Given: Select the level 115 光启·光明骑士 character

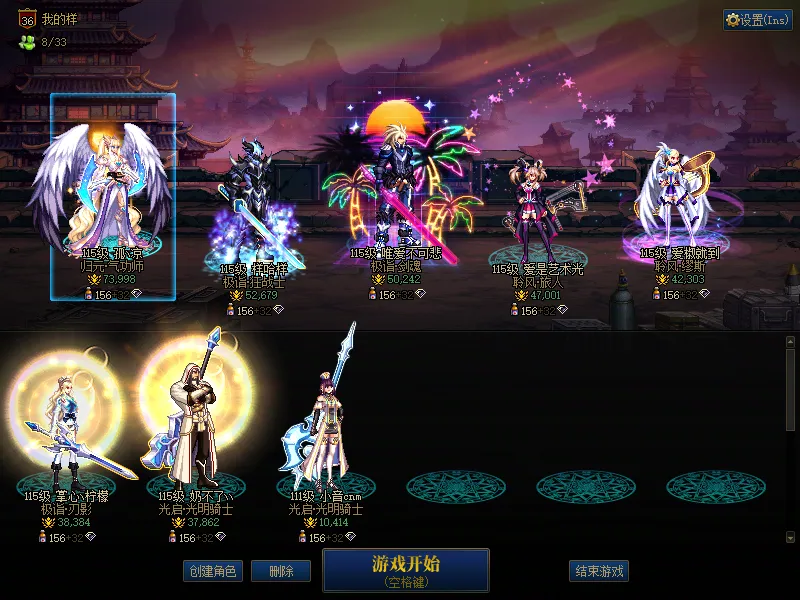Looking at the screenshot, I should 197,420.
